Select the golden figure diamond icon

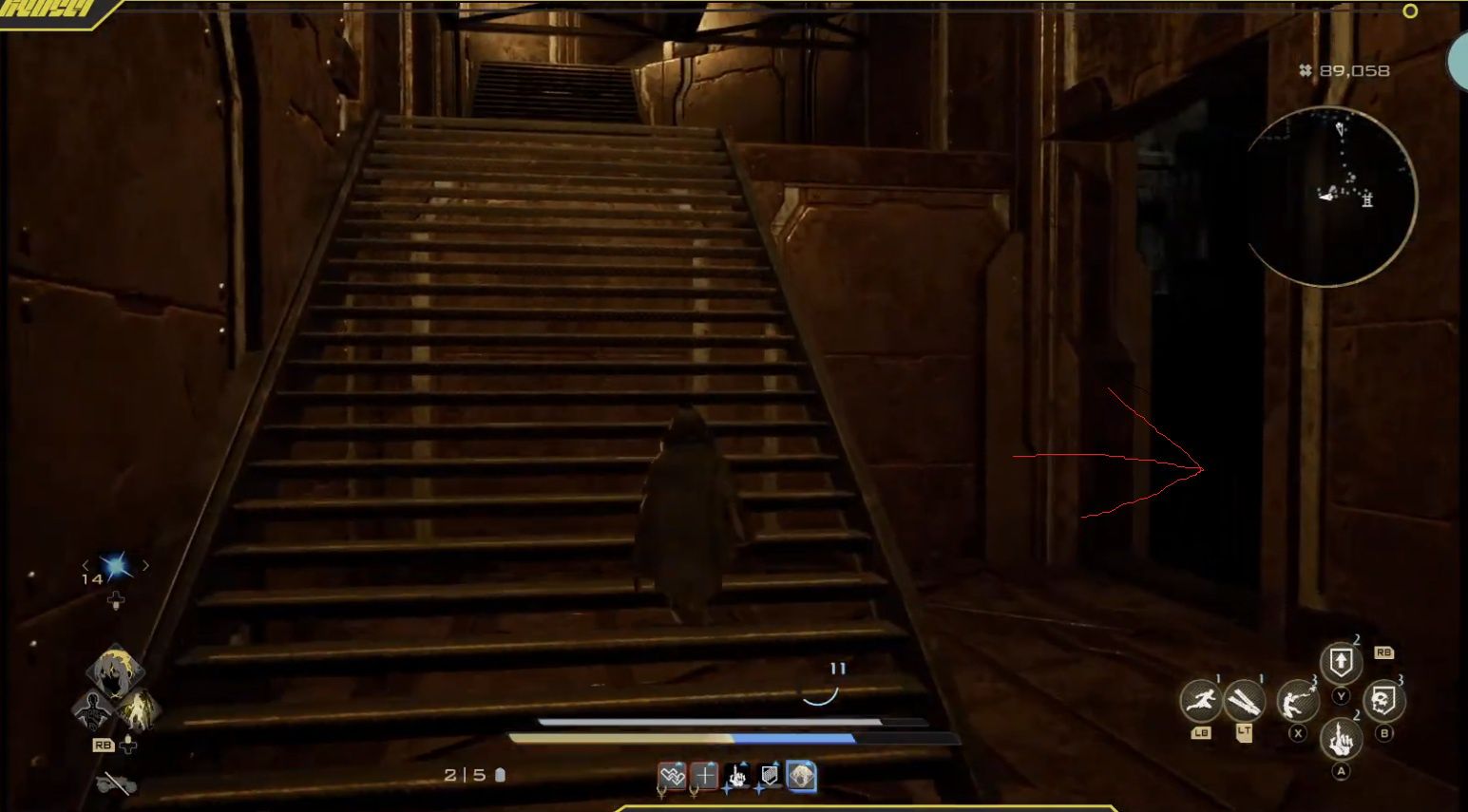[138, 708]
